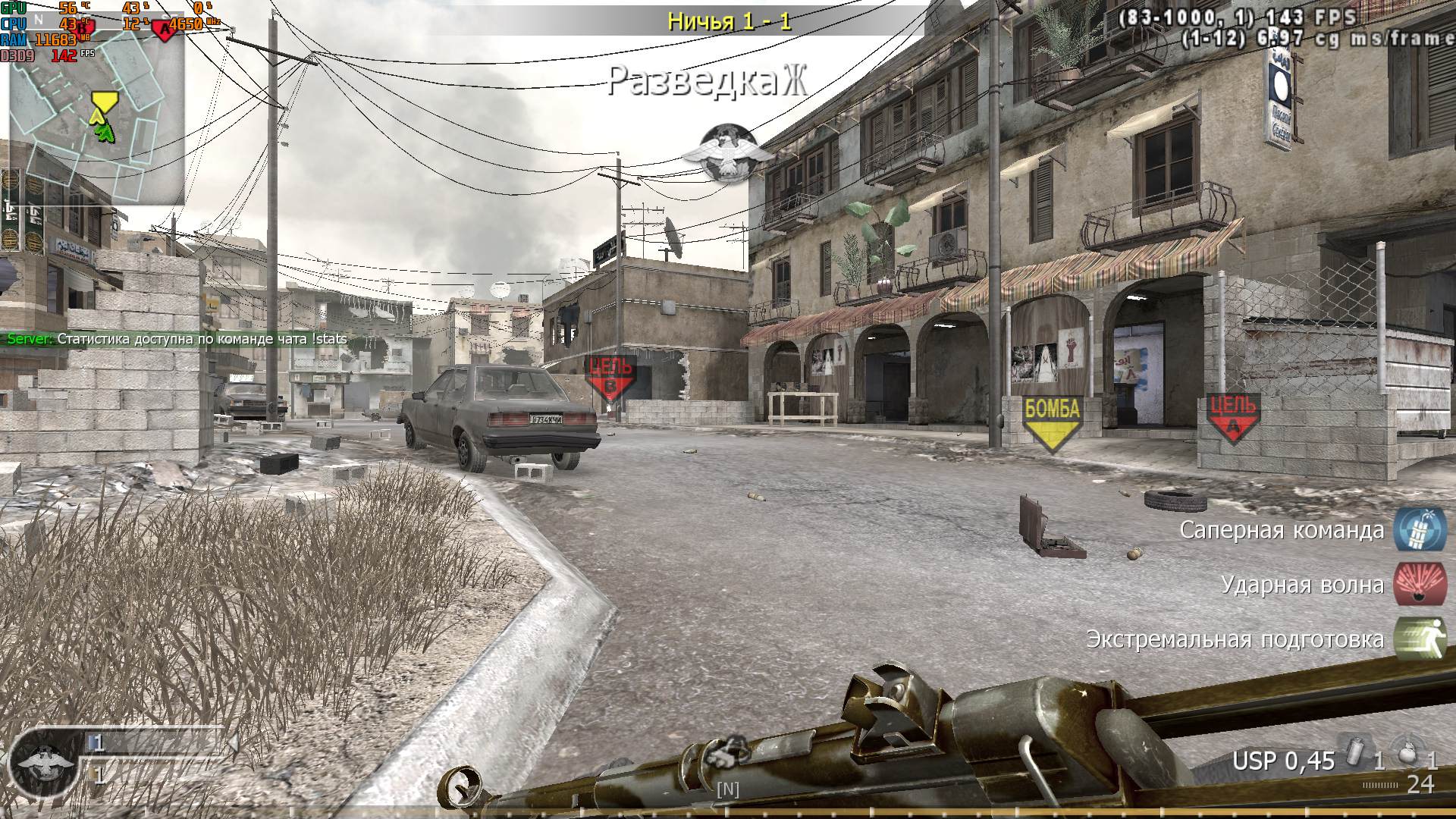This screenshot has width=1456, height=819.
Task: Open the compass strip showing [N]
Action: tap(726, 789)
